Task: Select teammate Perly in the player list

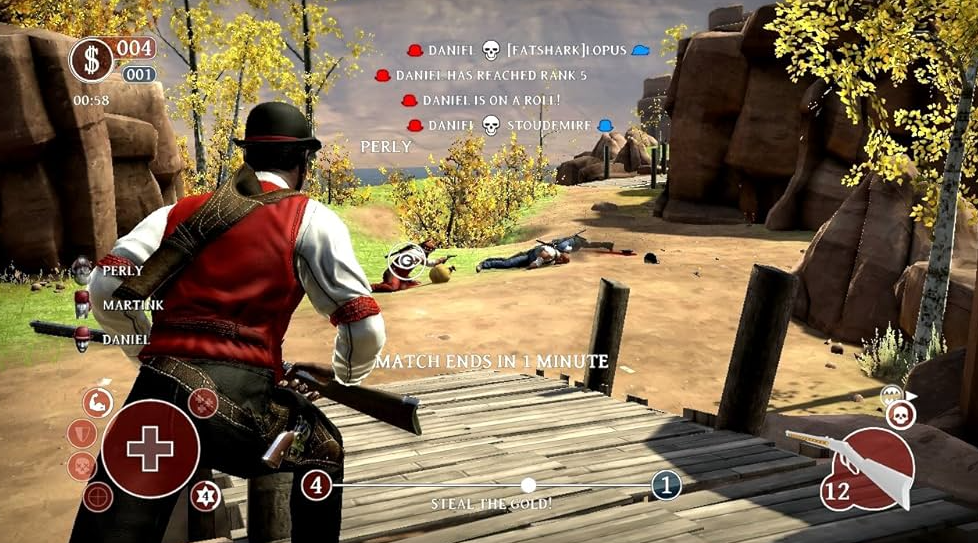Action: [x=120, y=271]
